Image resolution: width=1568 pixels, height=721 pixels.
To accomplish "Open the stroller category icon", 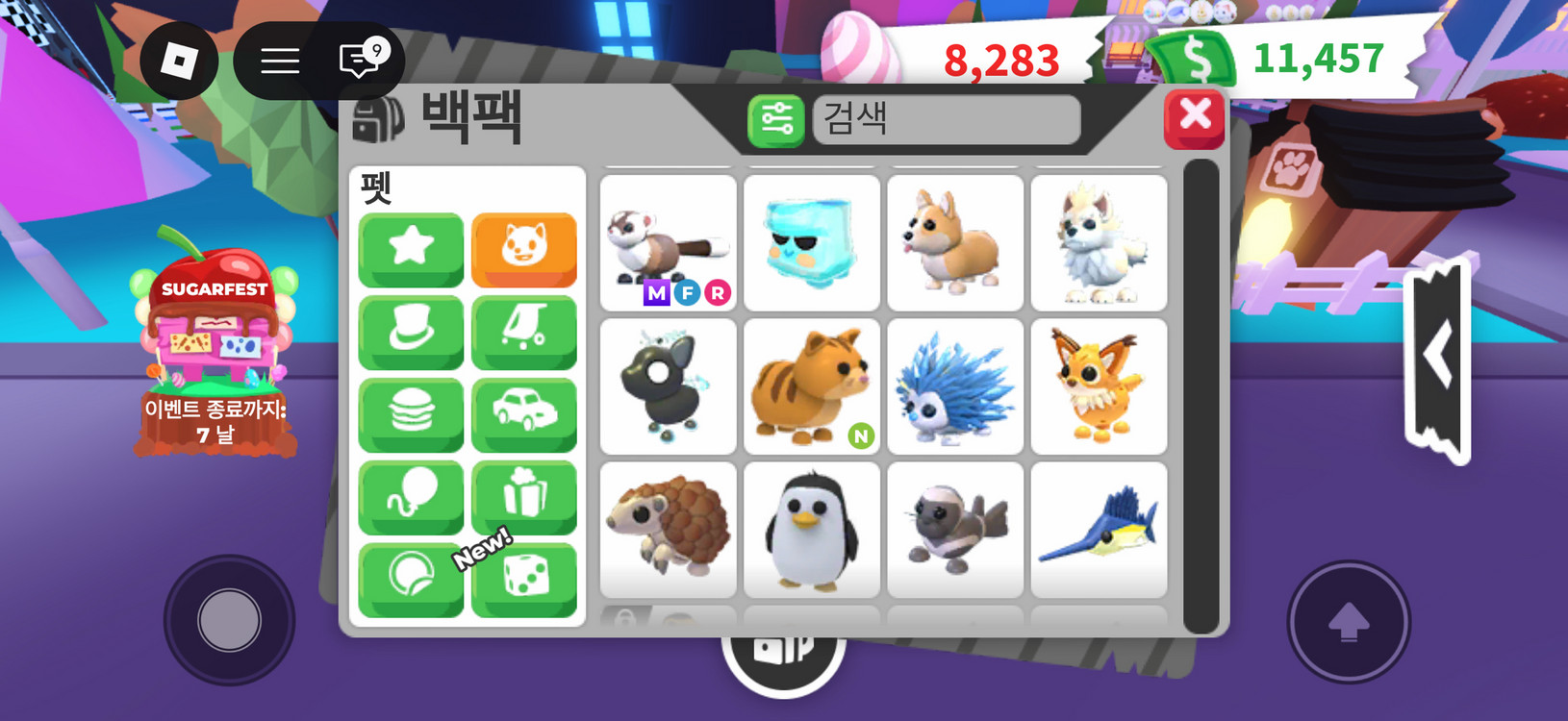I will pyautogui.click(x=524, y=332).
